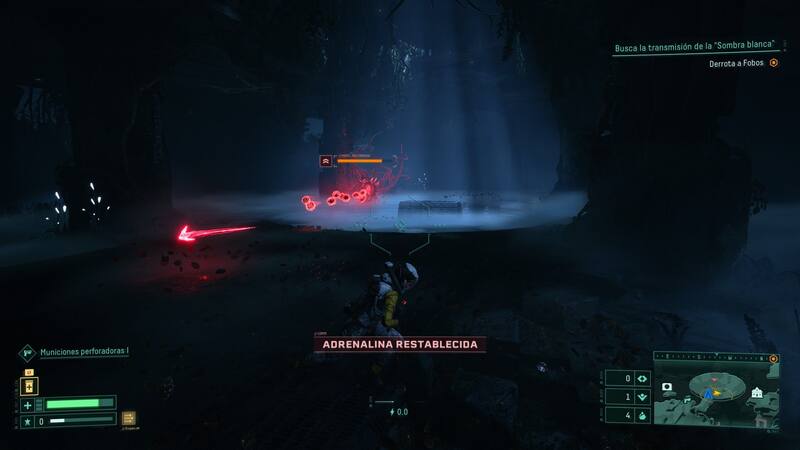Viewport: 800px width, 450px height.
Task: Select the plus integrity icon
Action: (x=28, y=404)
